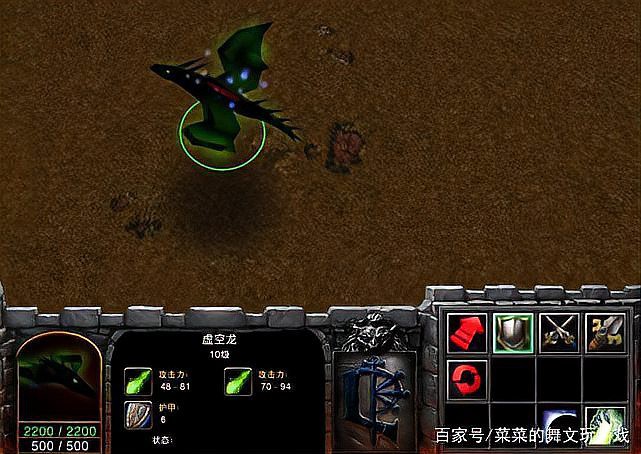The width and height of the screenshot is (641, 454).
Task: Choose the crossed swords Hold Position command
Action: (558, 333)
